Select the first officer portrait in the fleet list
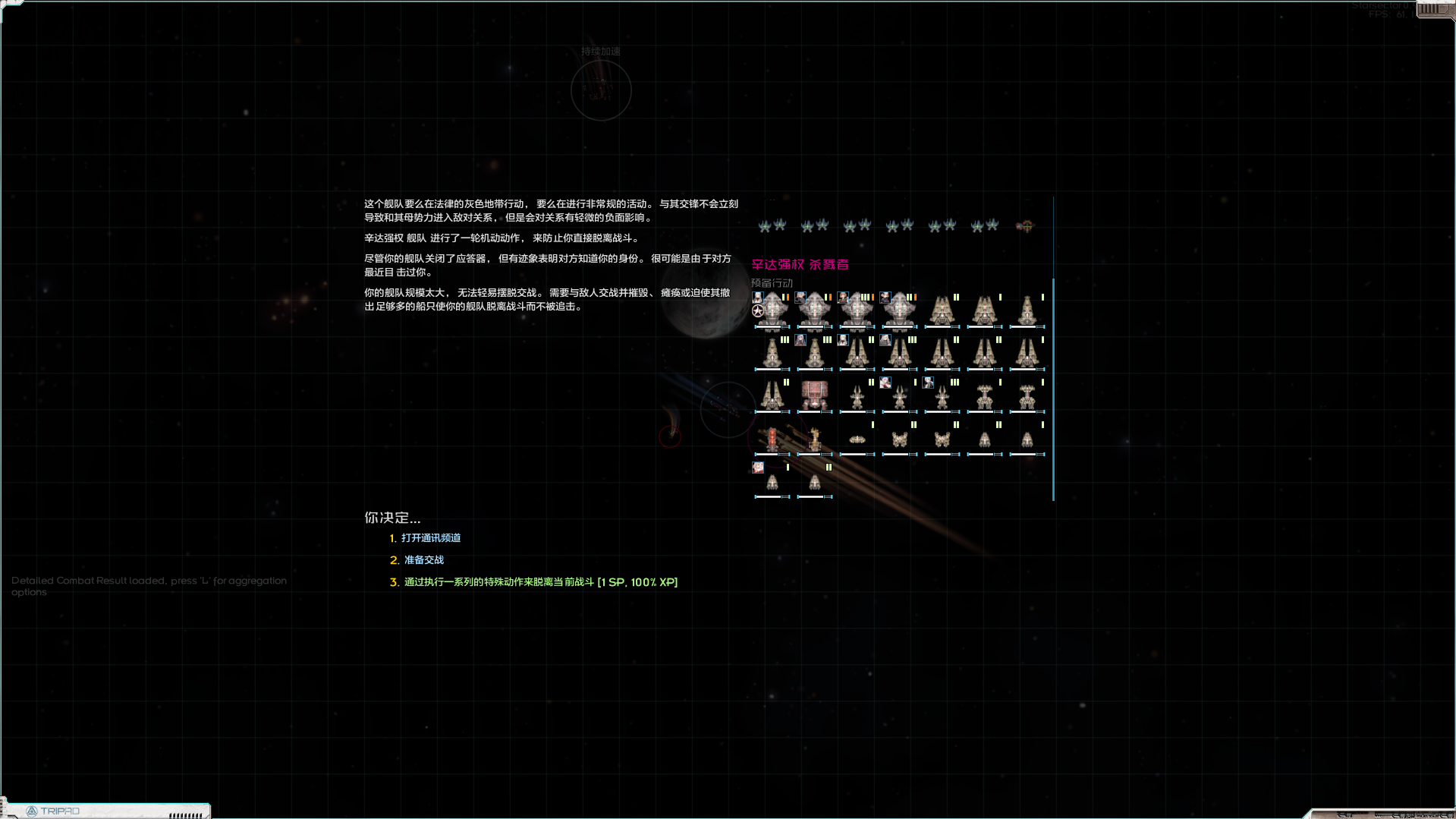The height and width of the screenshot is (819, 1456). (757, 298)
